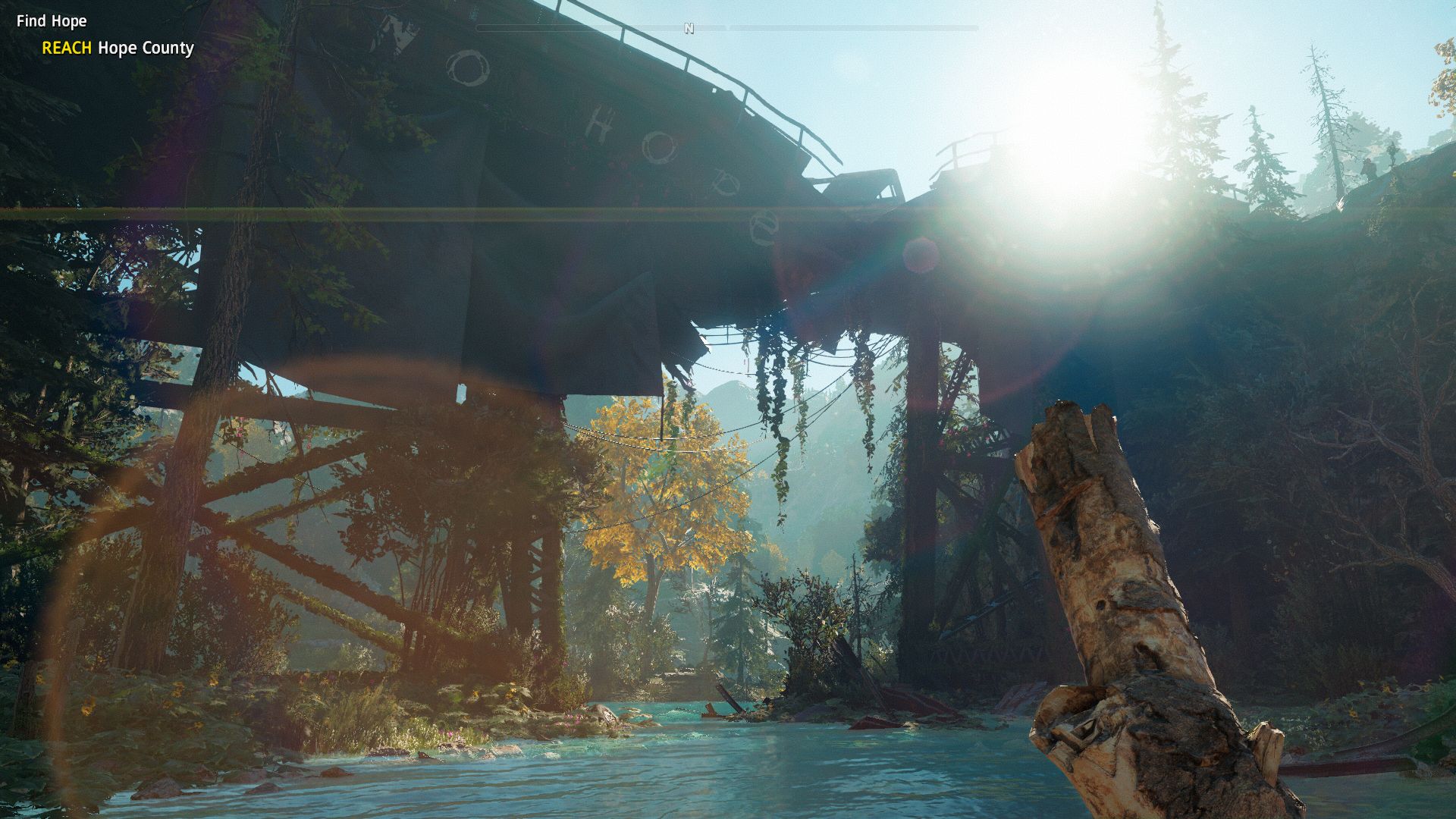This screenshot has width=1456, height=819.
Task: Click the N marker on the compass
Action: click(x=689, y=27)
